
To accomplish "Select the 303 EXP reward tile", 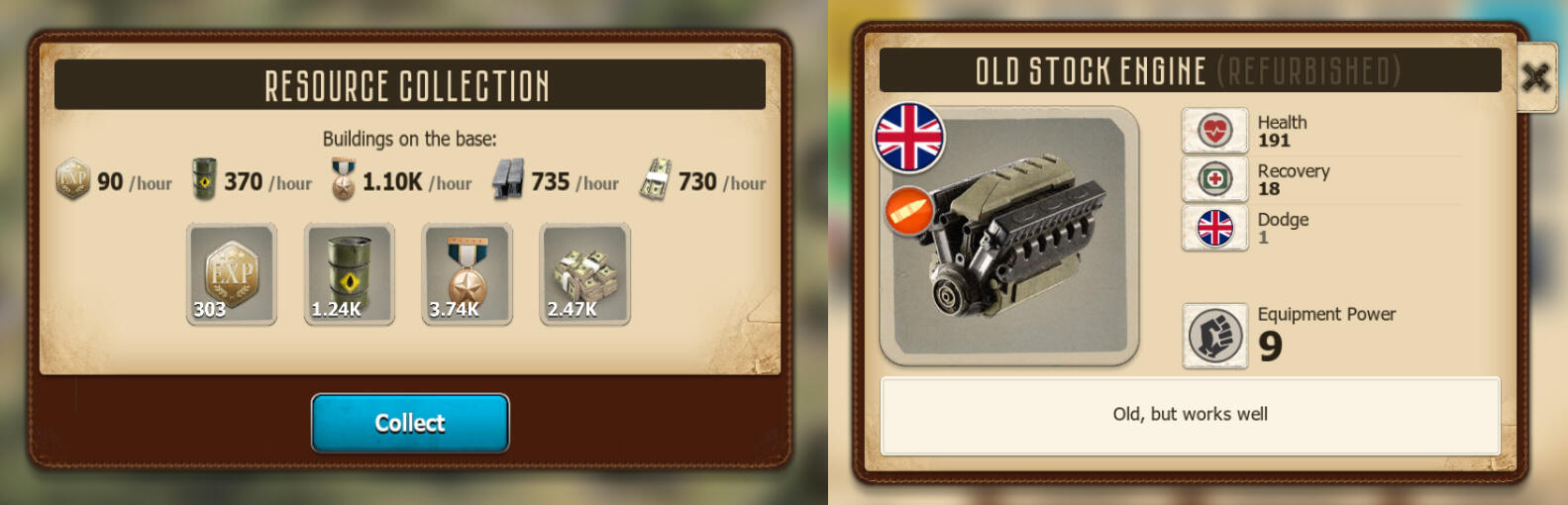I will [232, 274].
